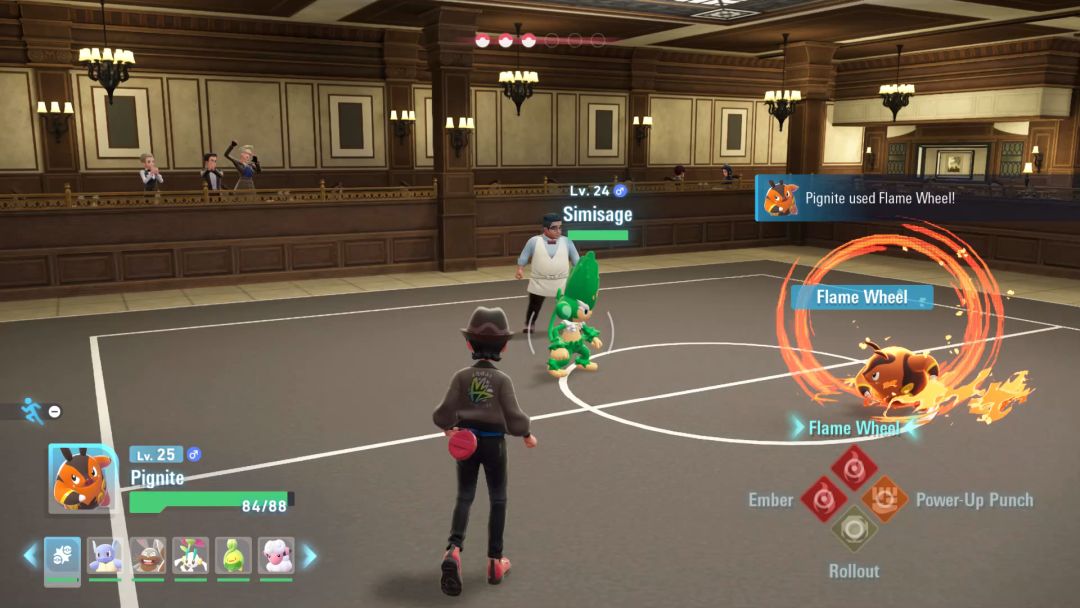Screen dimensions: 1080x608
Task: Click Pignite's large portrait
Action: point(82,478)
